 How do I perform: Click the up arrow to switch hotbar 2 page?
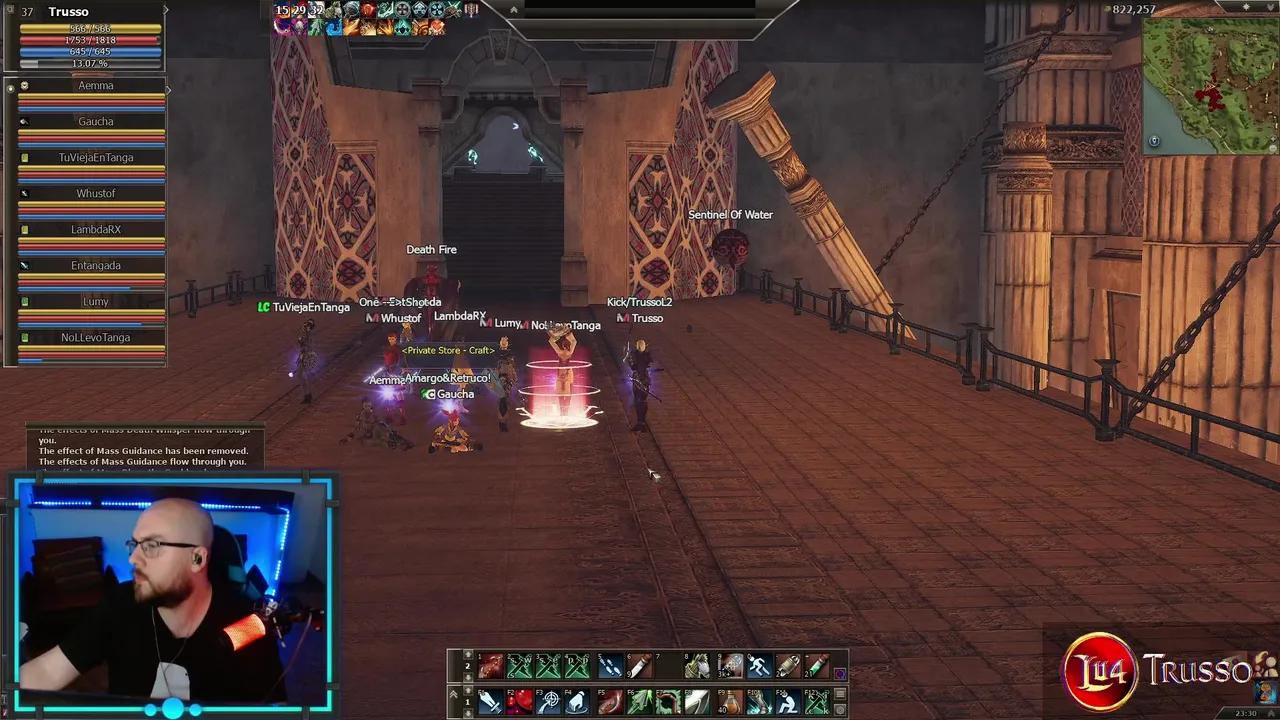tap(469, 654)
